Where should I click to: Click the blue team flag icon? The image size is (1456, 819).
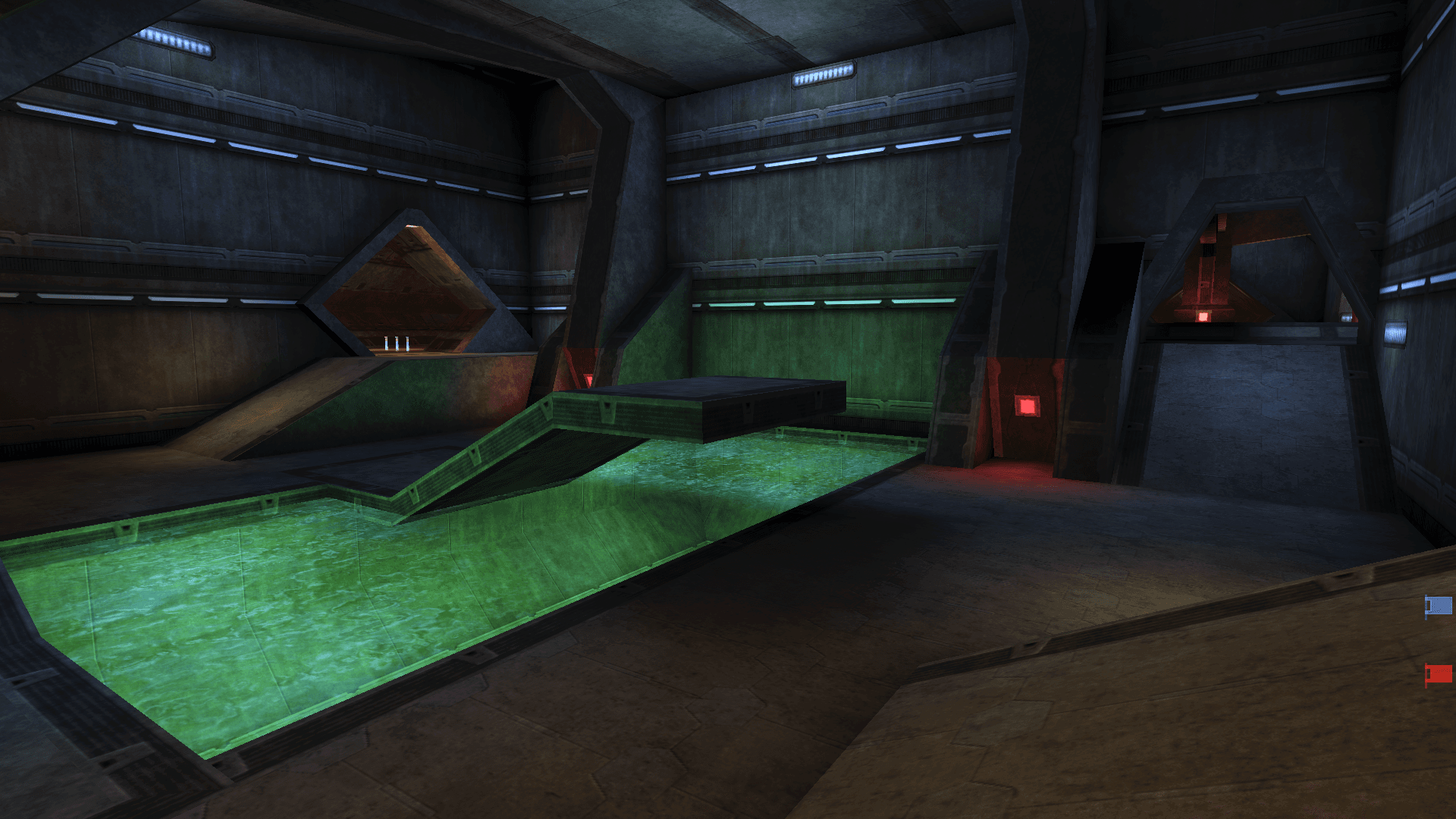point(1439,606)
